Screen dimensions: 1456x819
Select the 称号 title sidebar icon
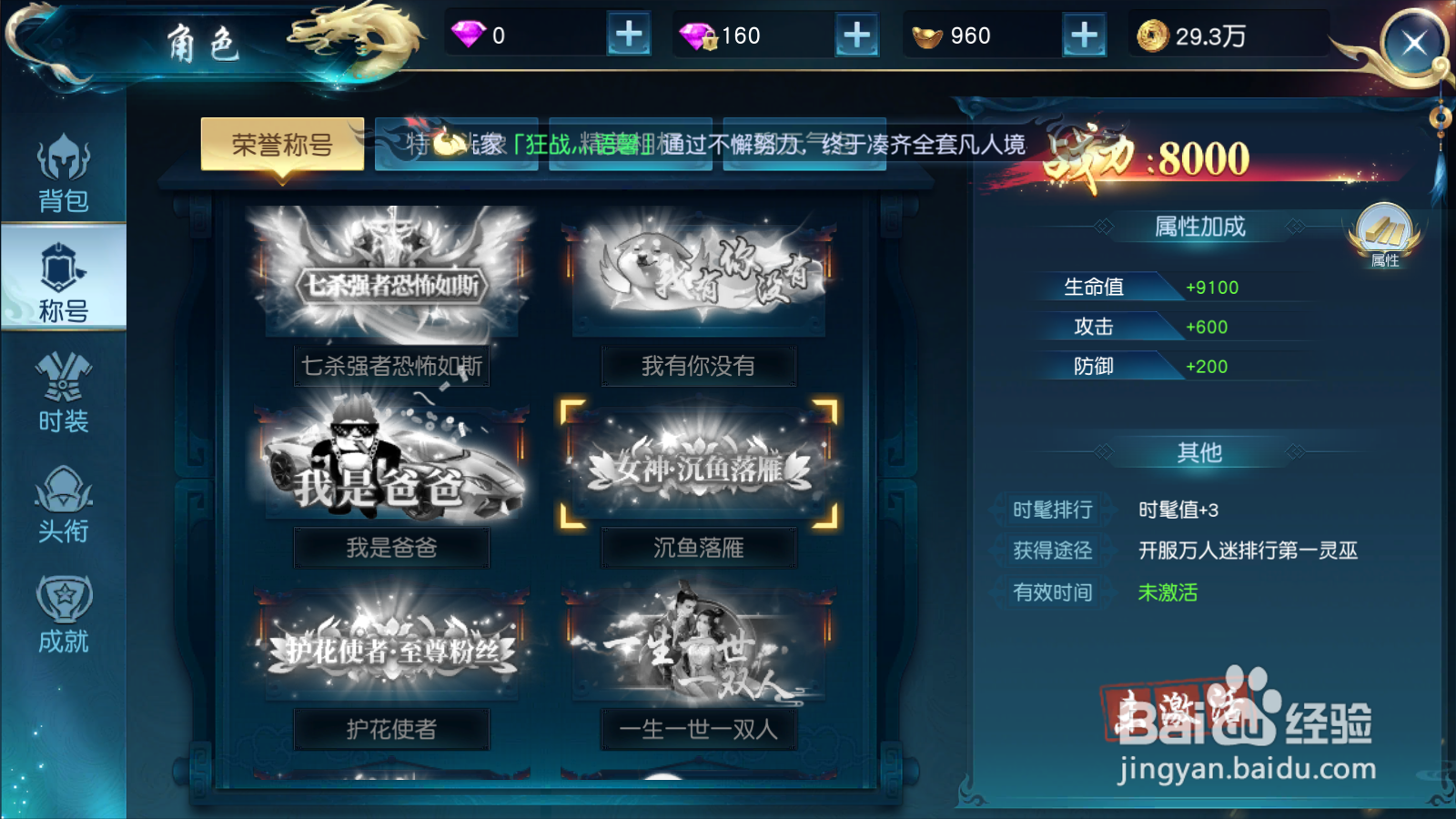[x=62, y=278]
